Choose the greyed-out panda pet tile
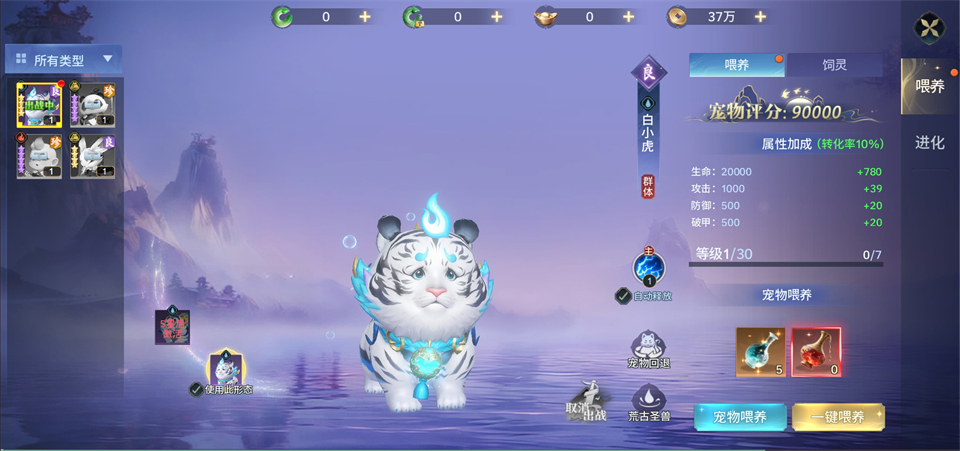 click(93, 105)
